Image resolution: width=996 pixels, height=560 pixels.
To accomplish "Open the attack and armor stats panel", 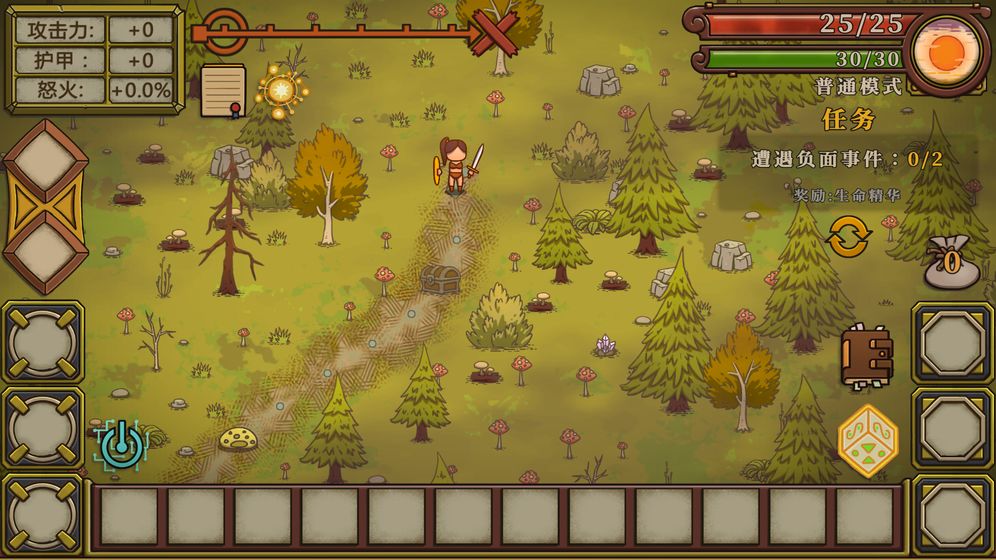I will (95, 59).
